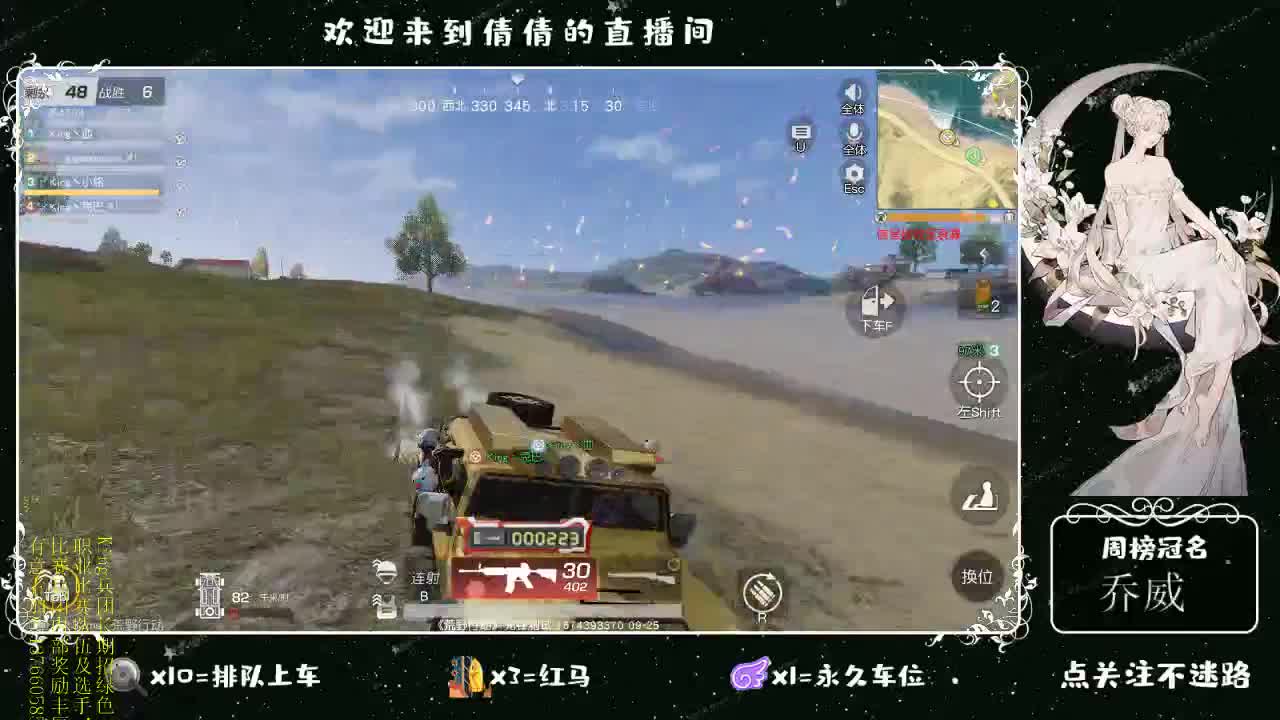
Task: Mute teammate King小铭's microphone icon
Action: [x=181, y=186]
